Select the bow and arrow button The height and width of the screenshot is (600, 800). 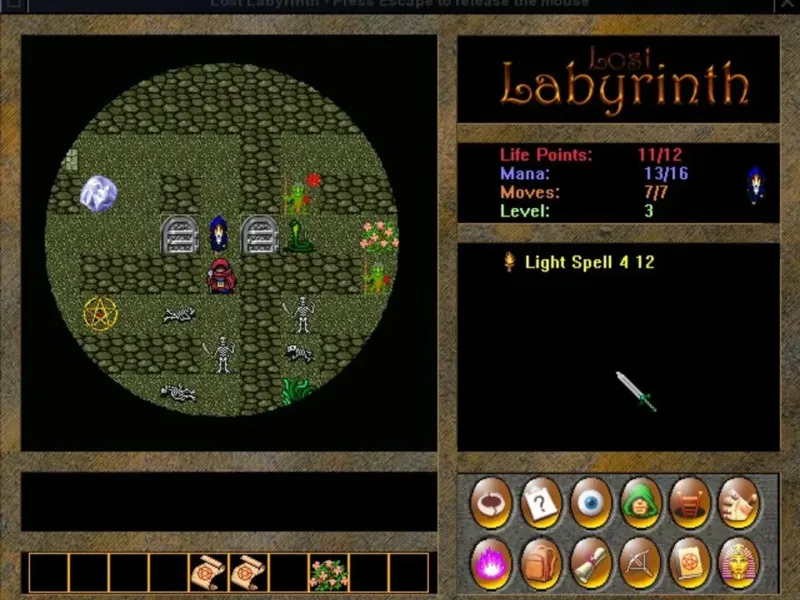[x=640, y=562]
